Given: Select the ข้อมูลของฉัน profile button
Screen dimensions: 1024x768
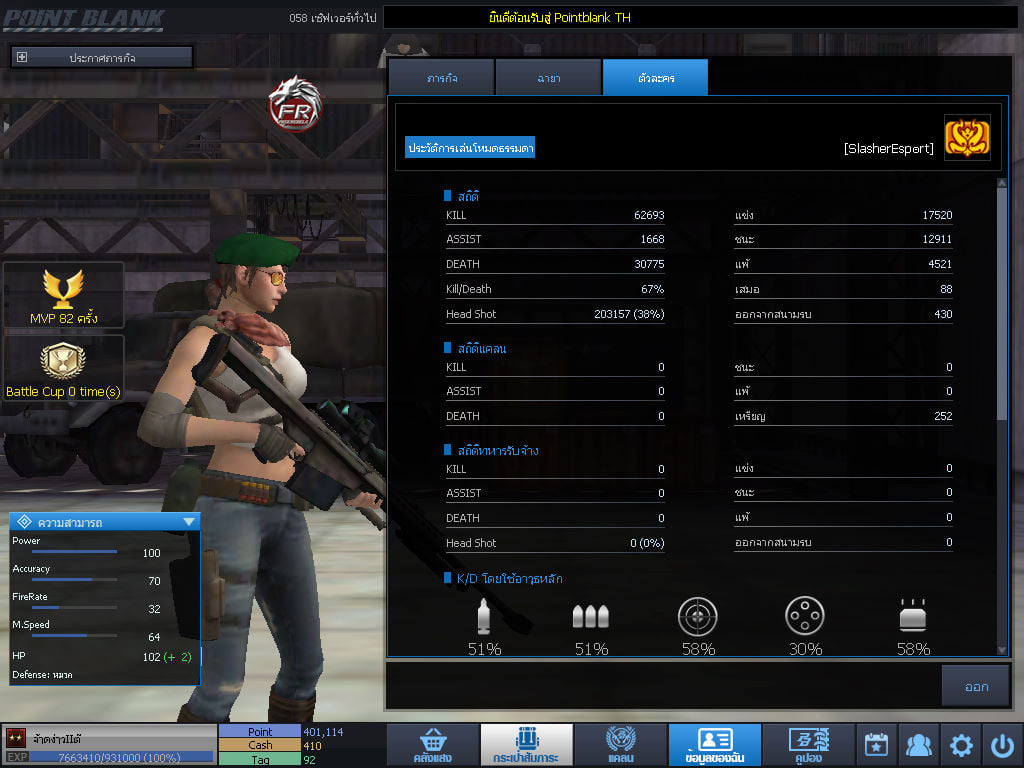Looking at the screenshot, I should 715,745.
